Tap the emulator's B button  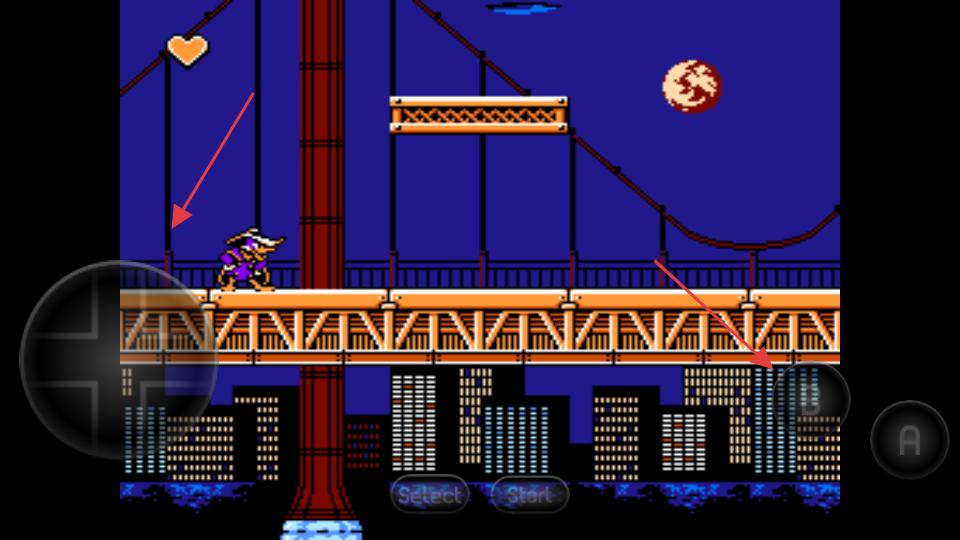[810, 399]
